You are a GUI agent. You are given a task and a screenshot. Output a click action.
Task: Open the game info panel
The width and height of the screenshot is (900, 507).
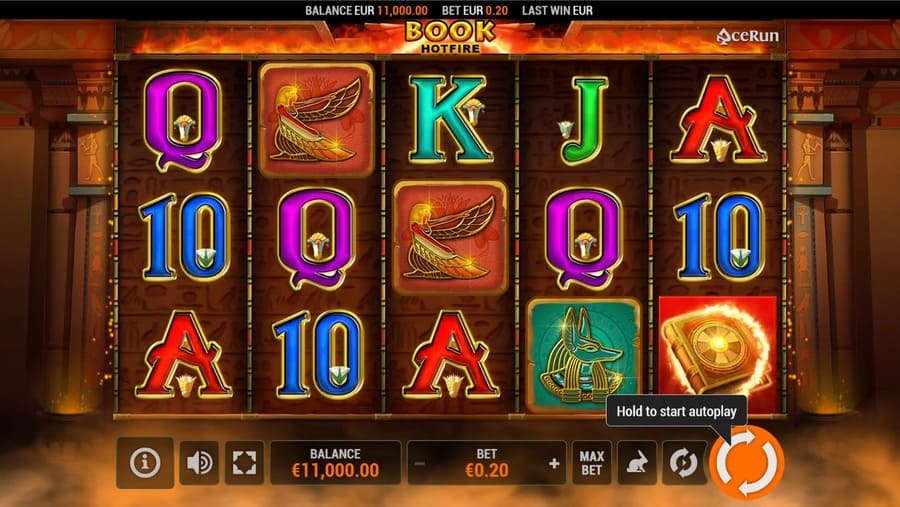coord(145,463)
